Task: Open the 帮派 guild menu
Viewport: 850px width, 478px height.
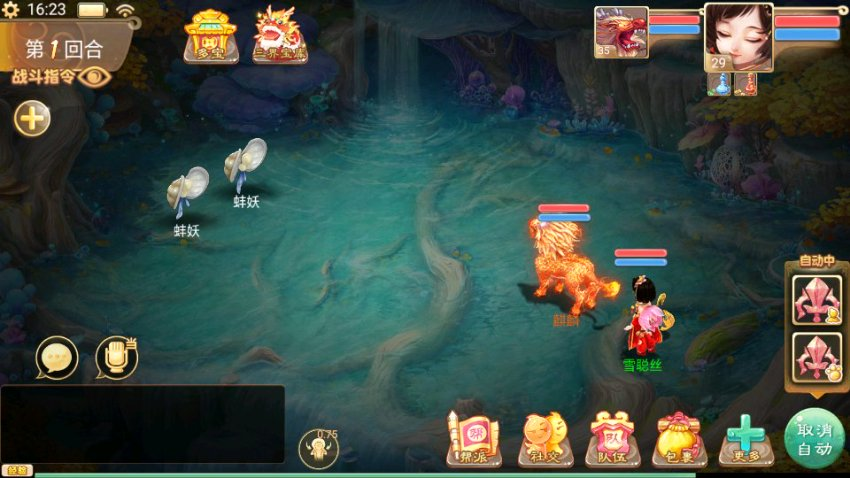Action: (474, 440)
